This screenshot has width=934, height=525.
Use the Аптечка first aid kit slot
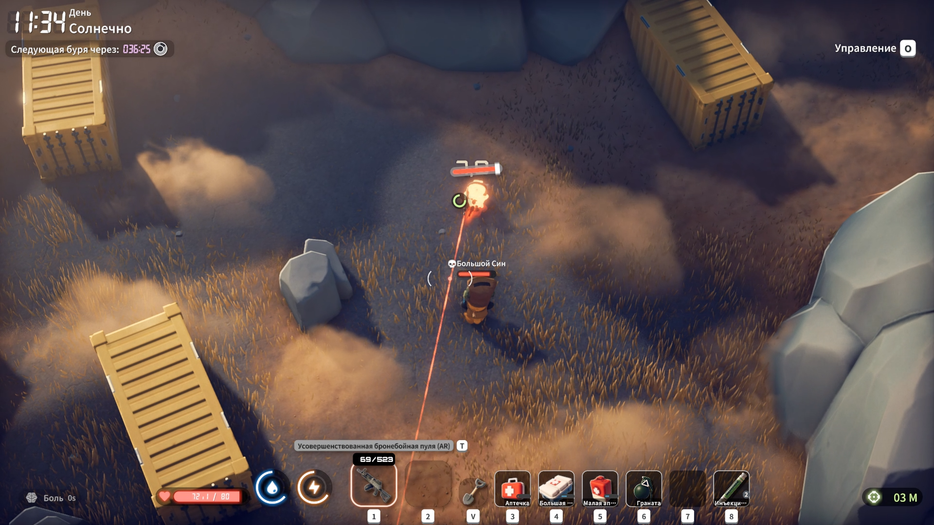(512, 488)
